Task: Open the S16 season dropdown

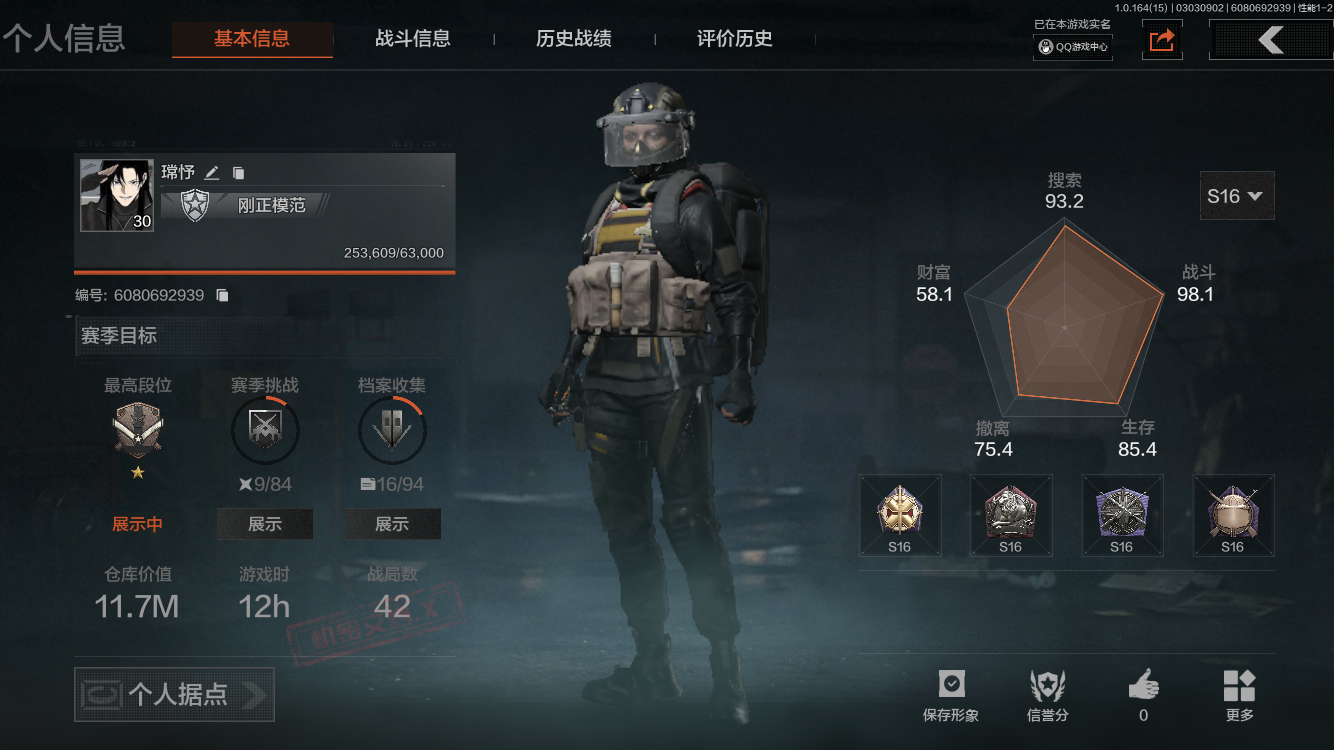Action: tap(1236, 195)
